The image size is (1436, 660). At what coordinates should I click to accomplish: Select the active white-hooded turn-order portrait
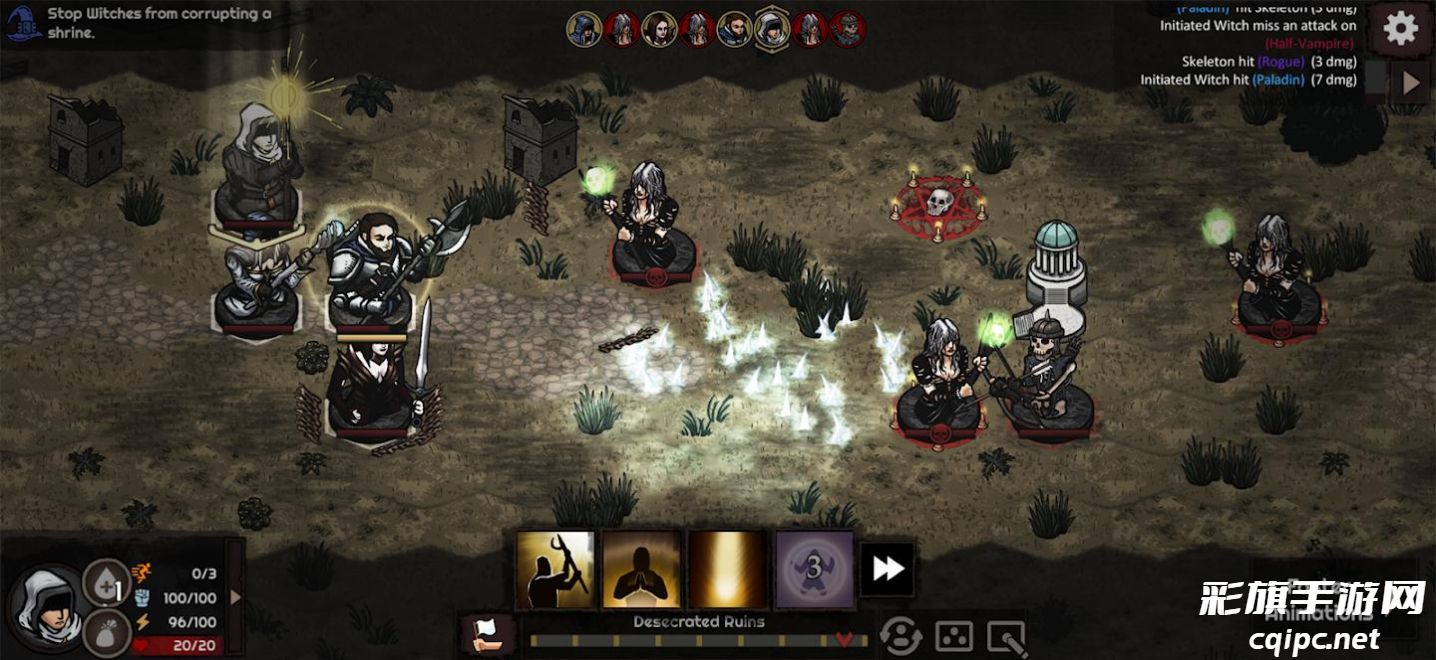coord(772,29)
